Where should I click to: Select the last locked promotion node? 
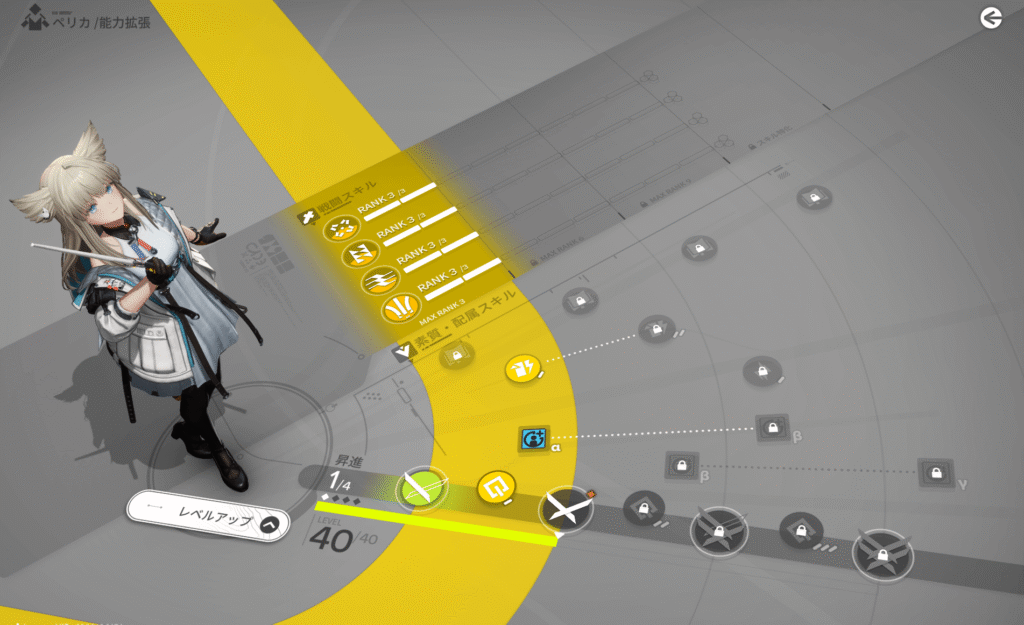tap(883, 551)
